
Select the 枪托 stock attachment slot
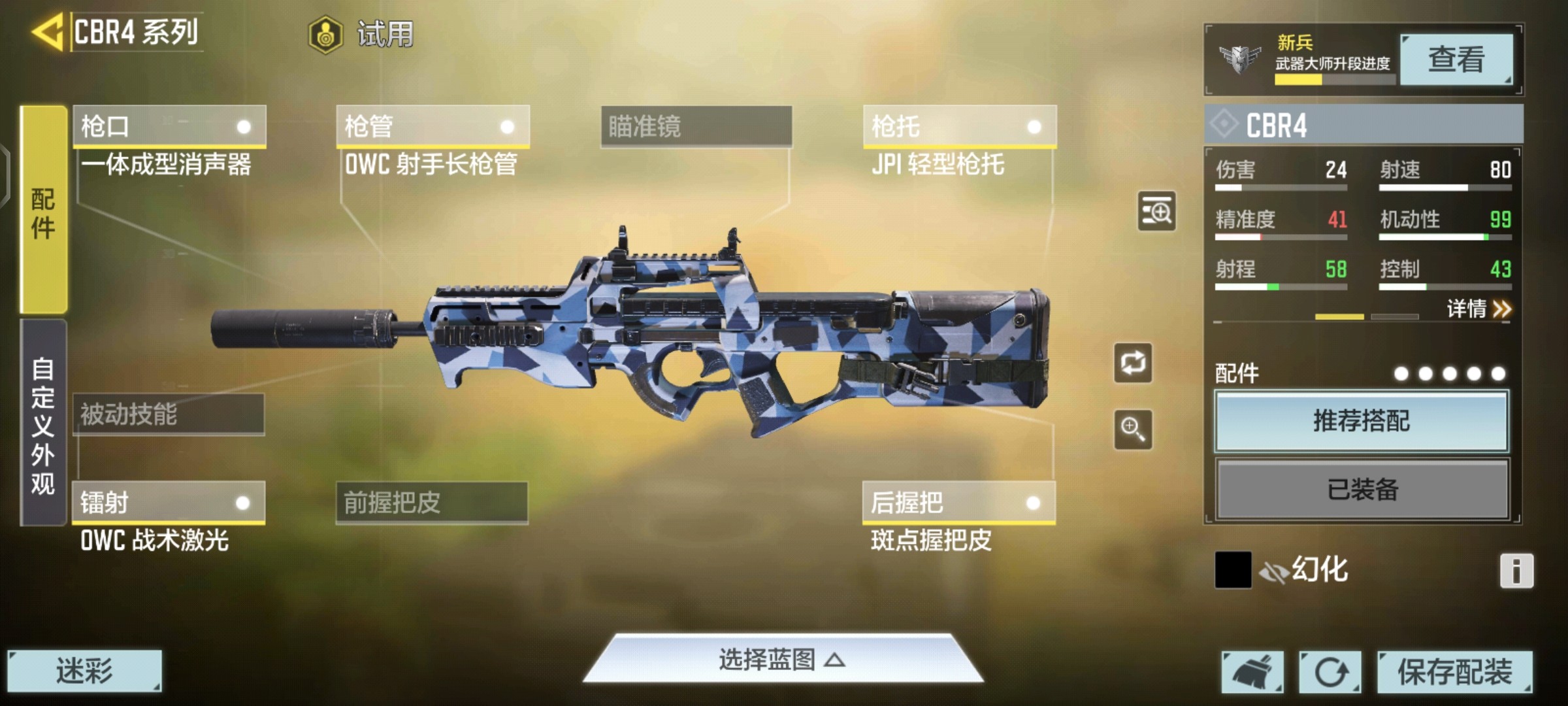[x=959, y=126]
